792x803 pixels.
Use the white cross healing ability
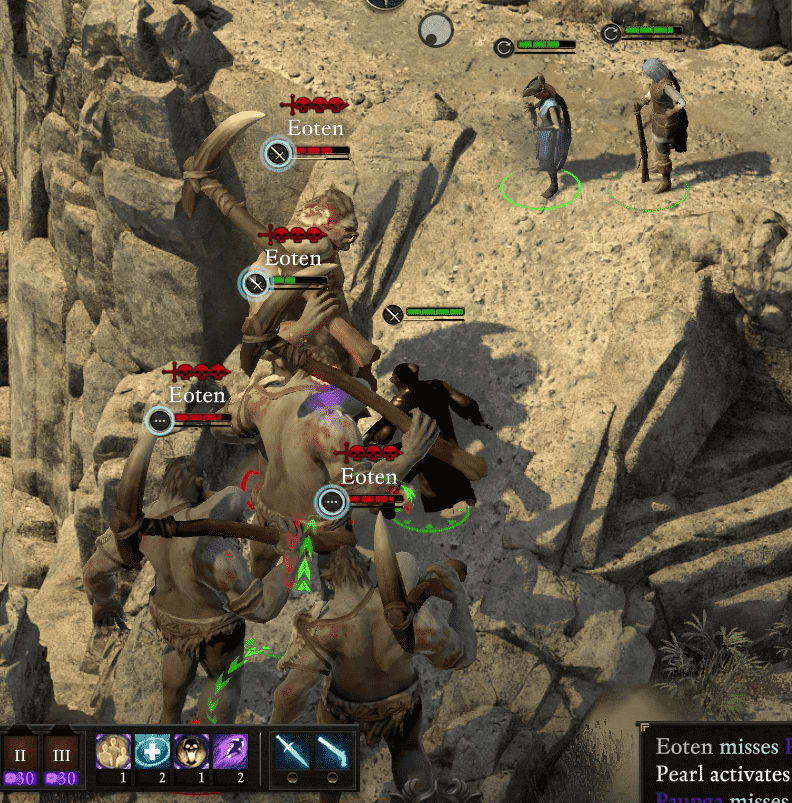pyautogui.click(x=152, y=751)
